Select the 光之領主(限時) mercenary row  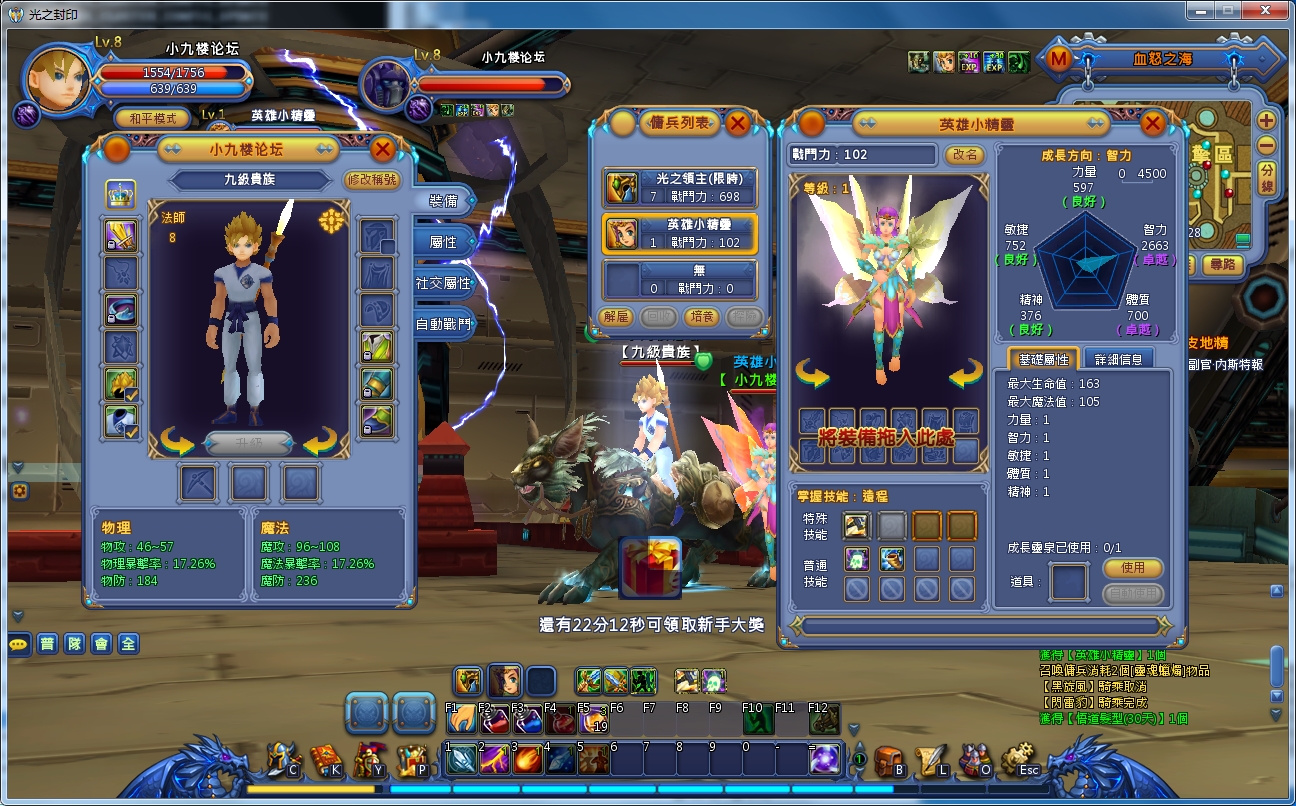680,187
